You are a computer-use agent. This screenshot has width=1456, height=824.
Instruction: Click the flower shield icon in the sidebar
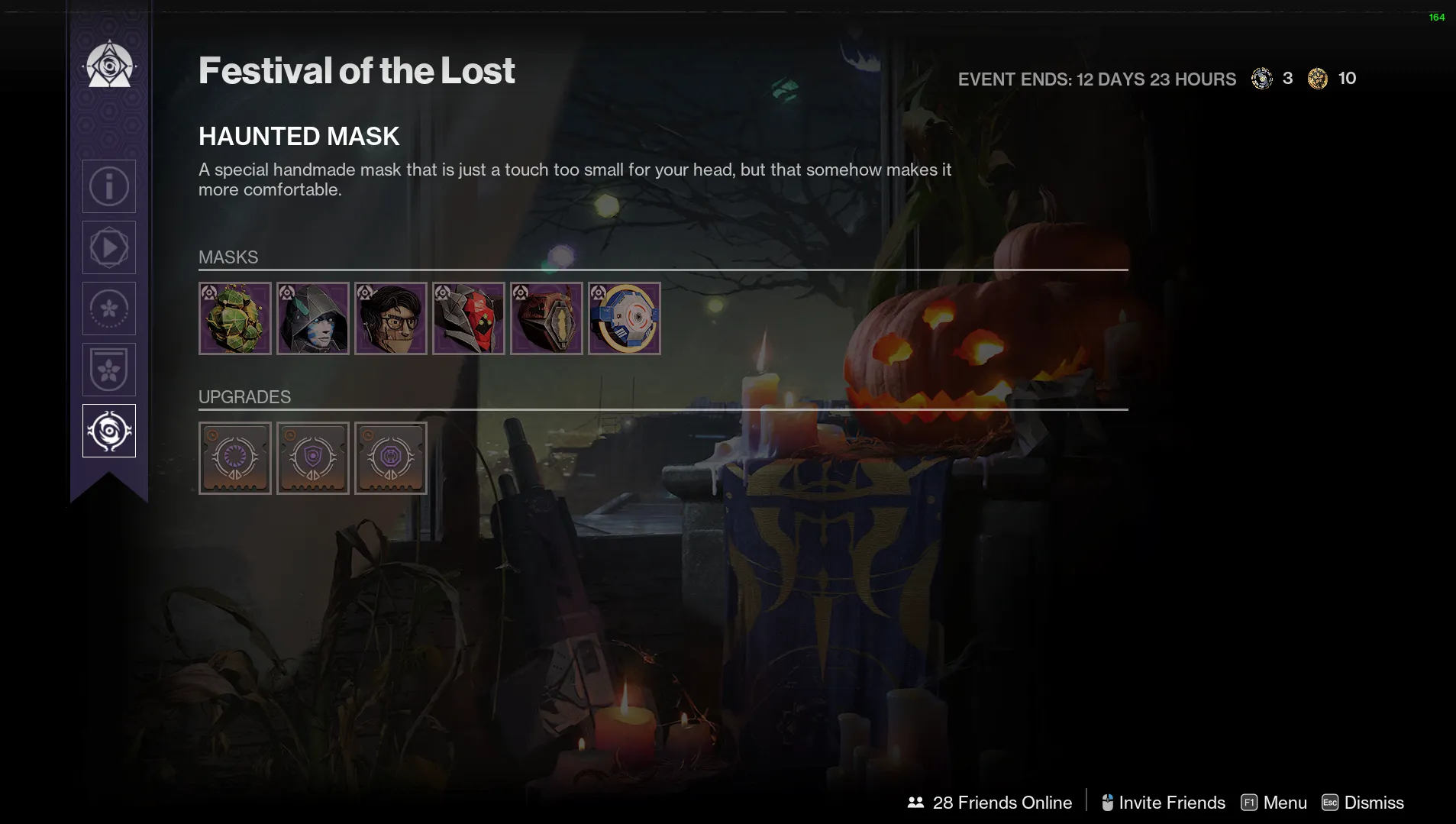[x=108, y=369]
